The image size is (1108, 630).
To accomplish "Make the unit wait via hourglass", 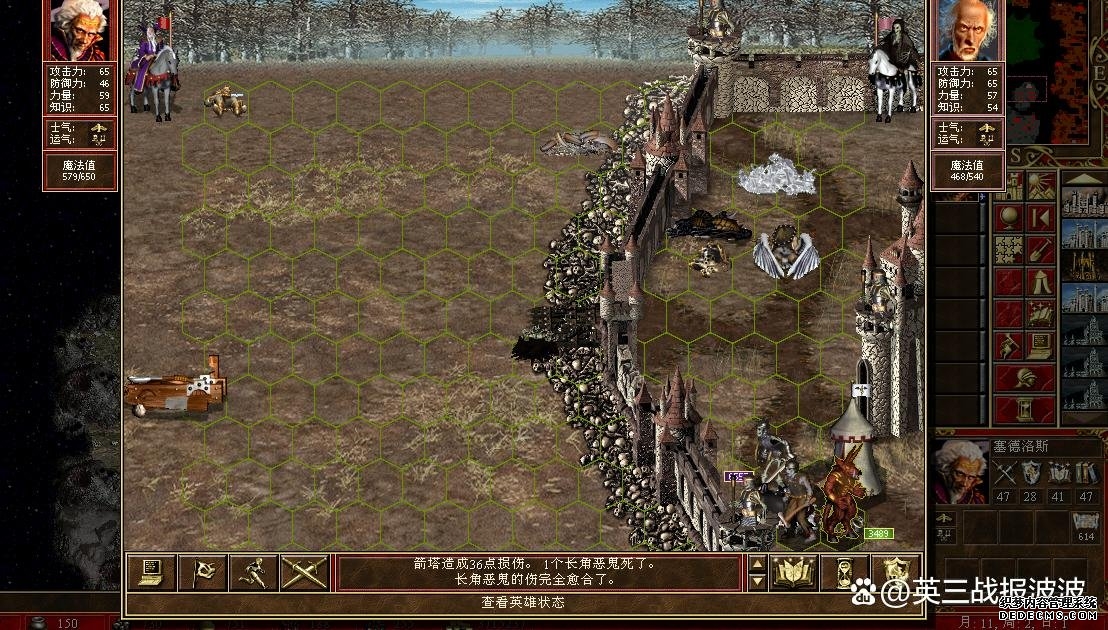I will click(x=845, y=572).
